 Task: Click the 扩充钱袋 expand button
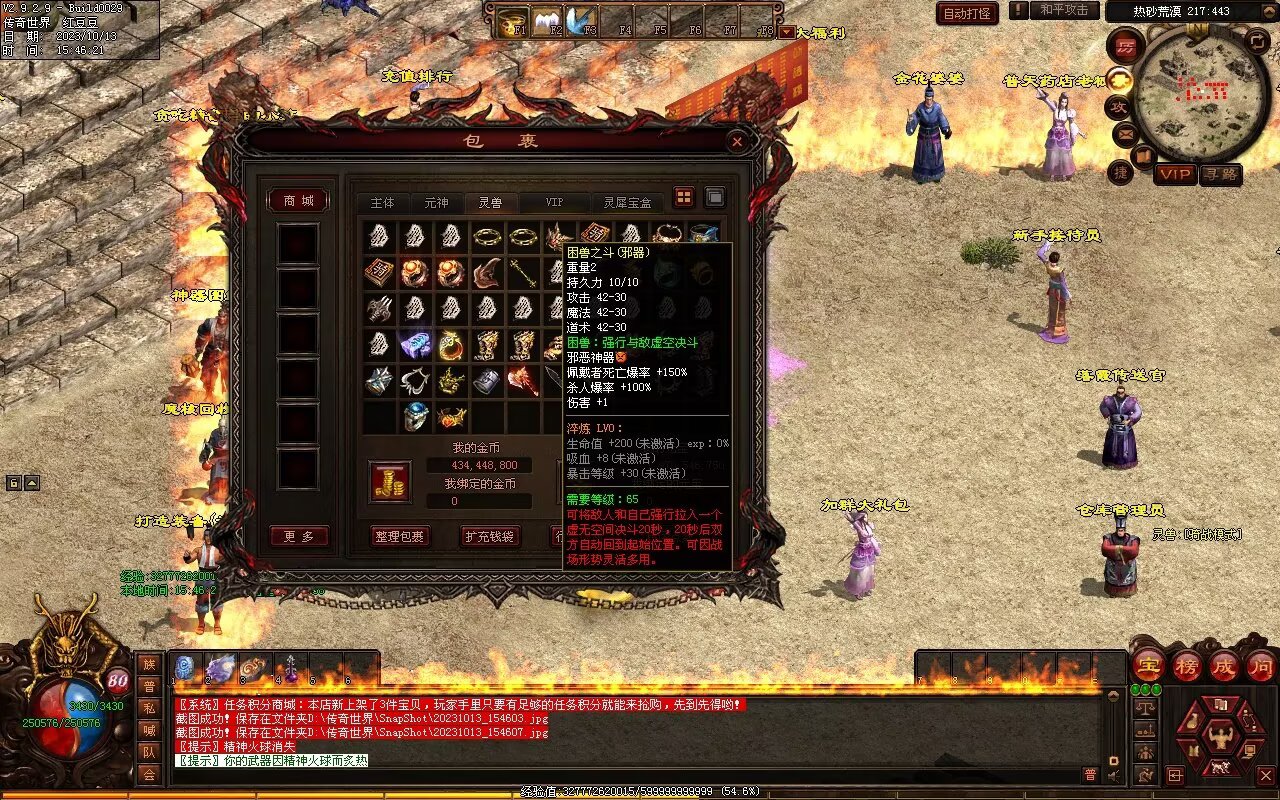click(489, 536)
